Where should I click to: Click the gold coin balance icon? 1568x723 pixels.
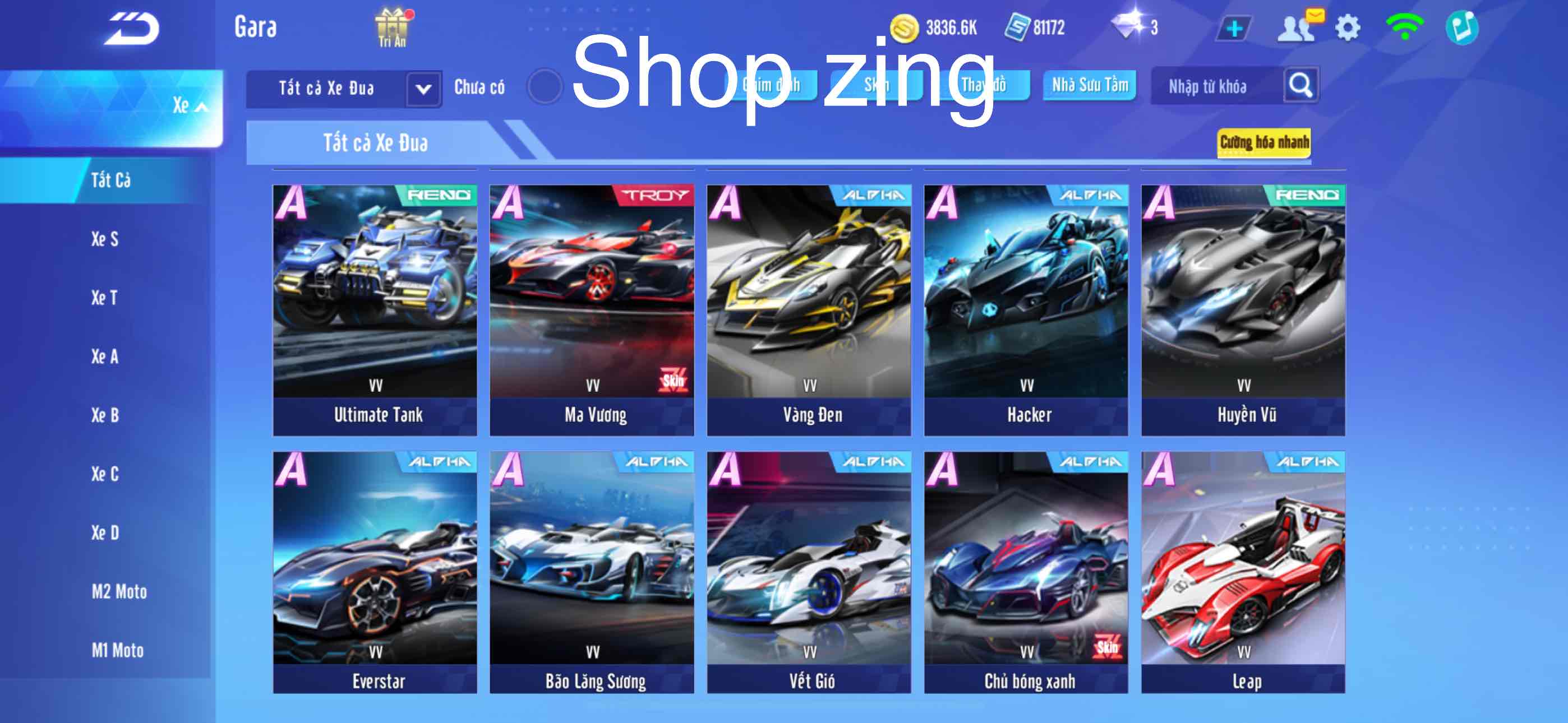tap(906, 27)
